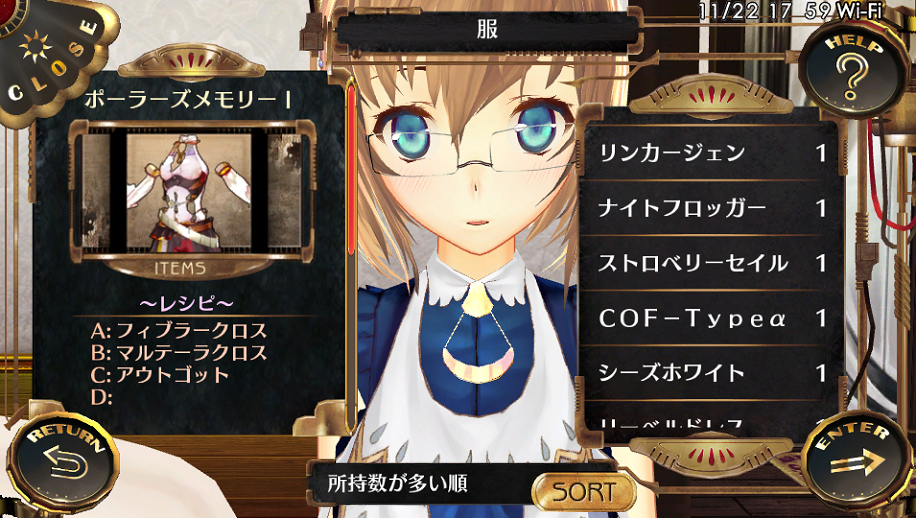Go back with the RETURN button
This screenshot has width=916, height=518.
click(x=62, y=462)
